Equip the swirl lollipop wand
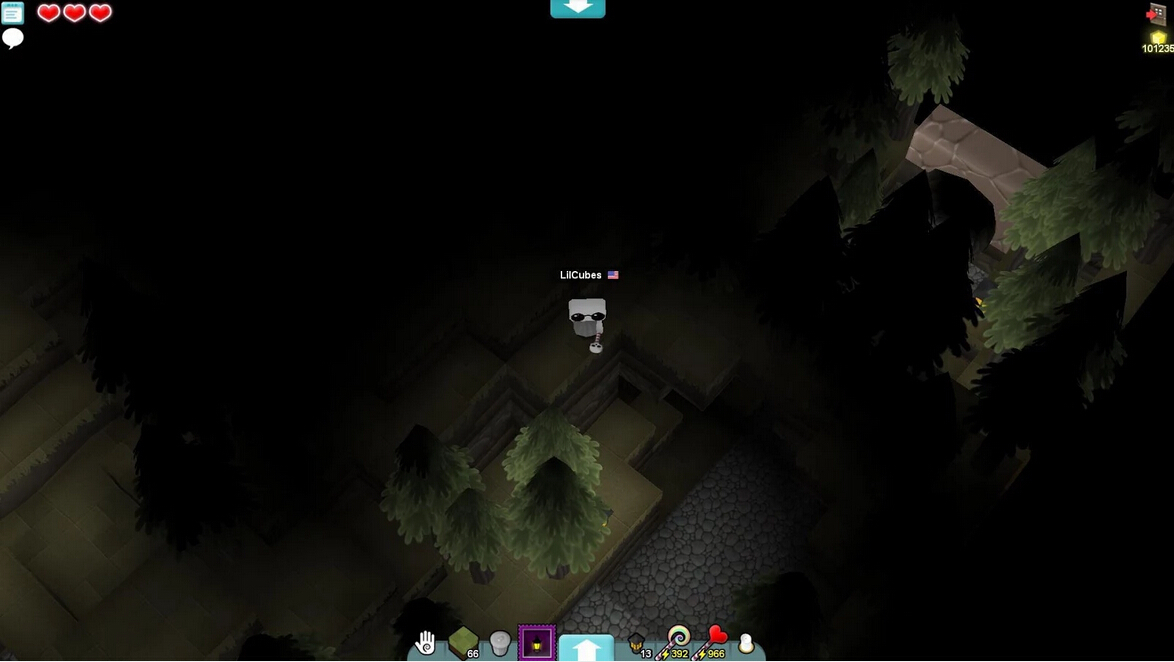1174x662 pixels. click(x=678, y=641)
